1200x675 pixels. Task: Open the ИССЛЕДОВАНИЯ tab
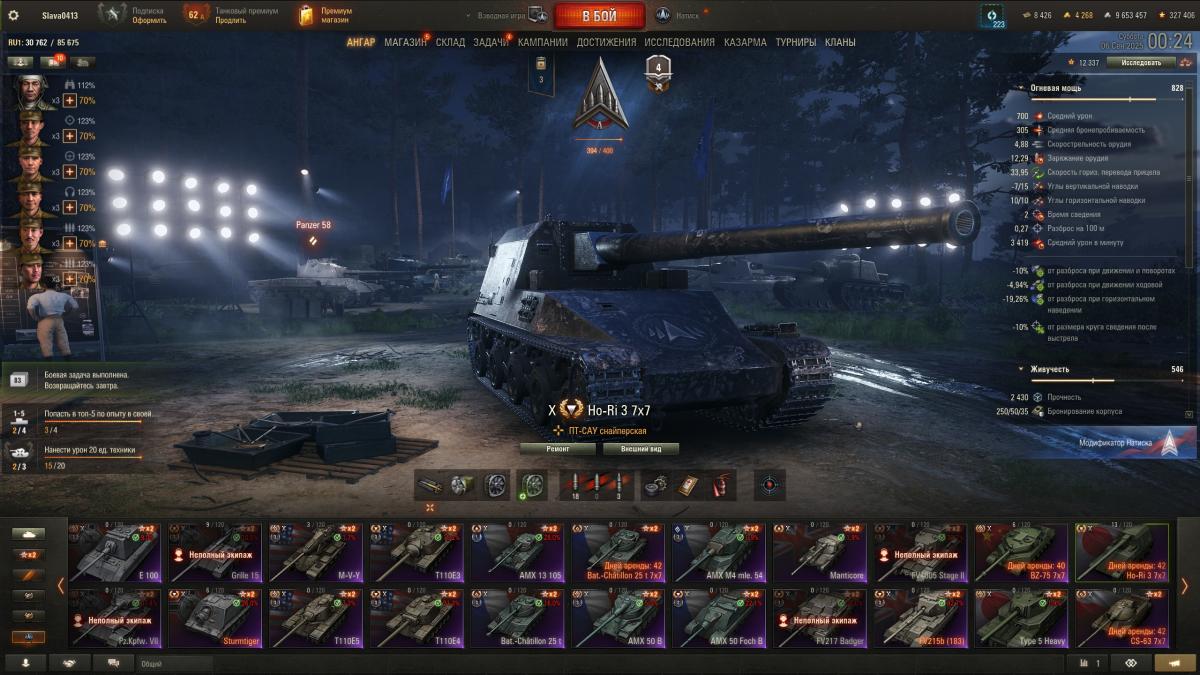tap(679, 43)
